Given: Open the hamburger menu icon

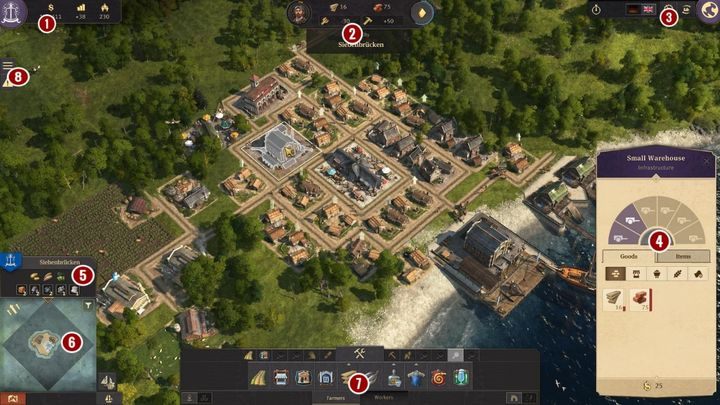Looking at the screenshot, I should coord(8,66).
